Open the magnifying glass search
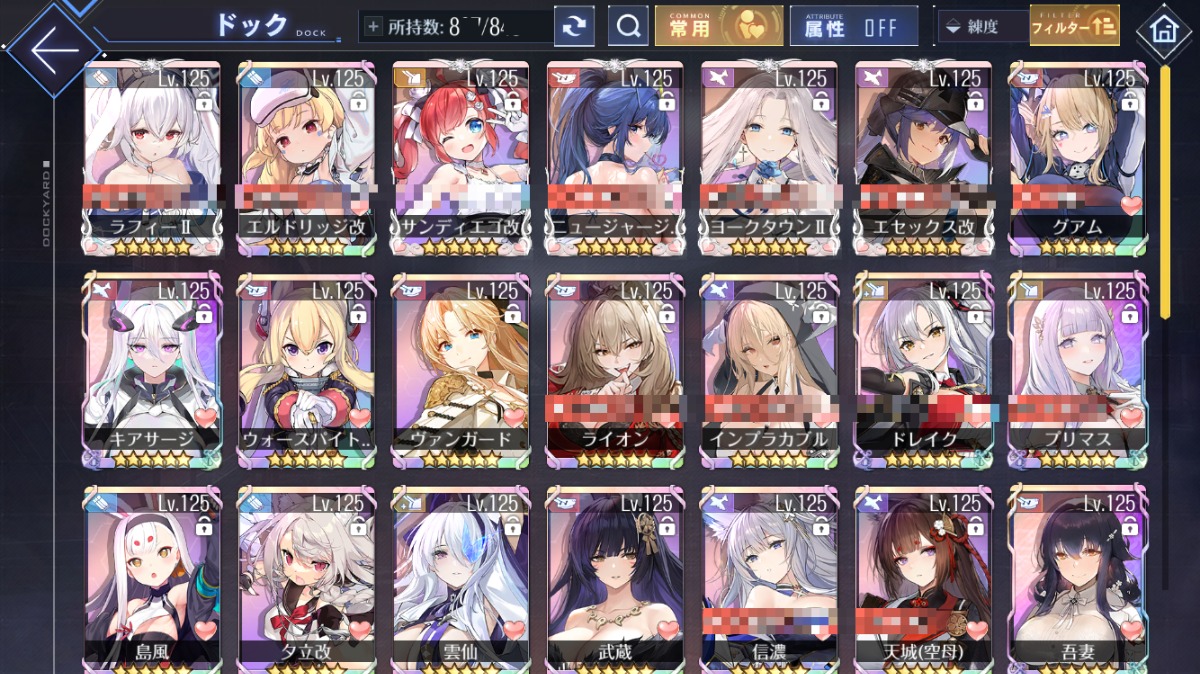This screenshot has height=674, width=1200. pos(628,27)
